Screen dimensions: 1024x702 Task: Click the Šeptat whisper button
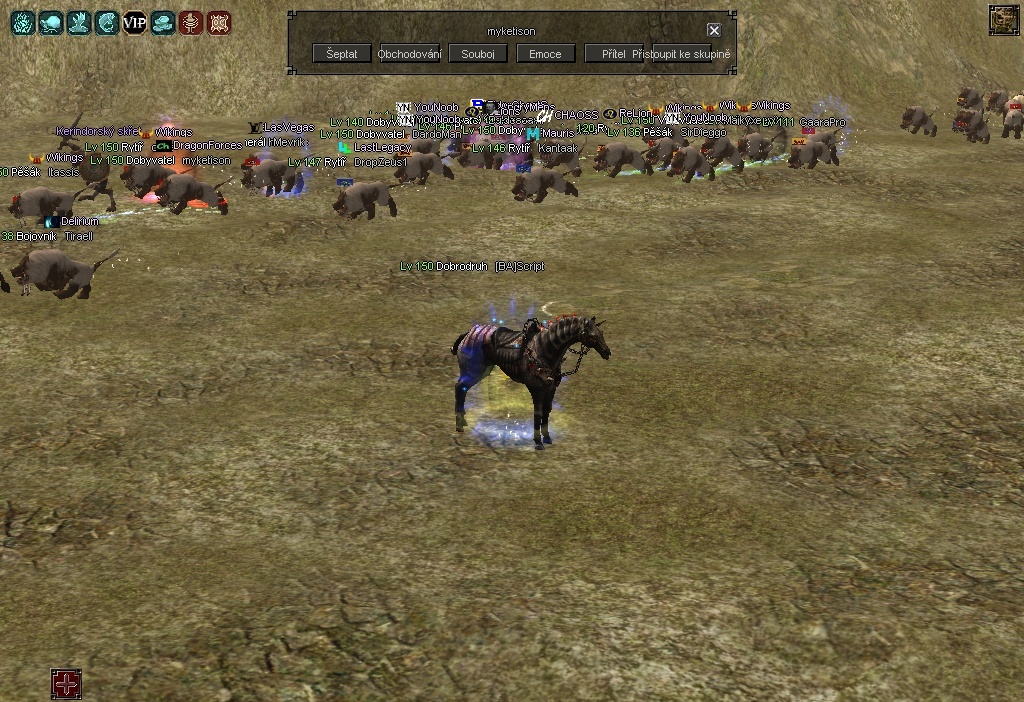click(342, 54)
